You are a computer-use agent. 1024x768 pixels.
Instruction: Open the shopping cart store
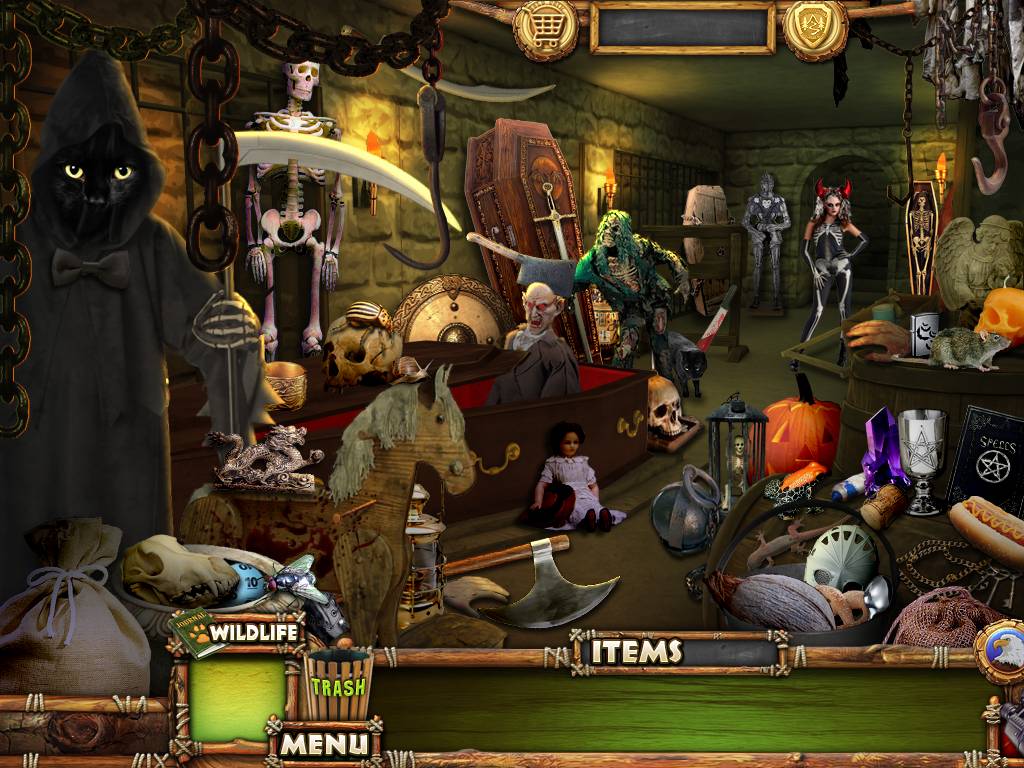click(547, 27)
